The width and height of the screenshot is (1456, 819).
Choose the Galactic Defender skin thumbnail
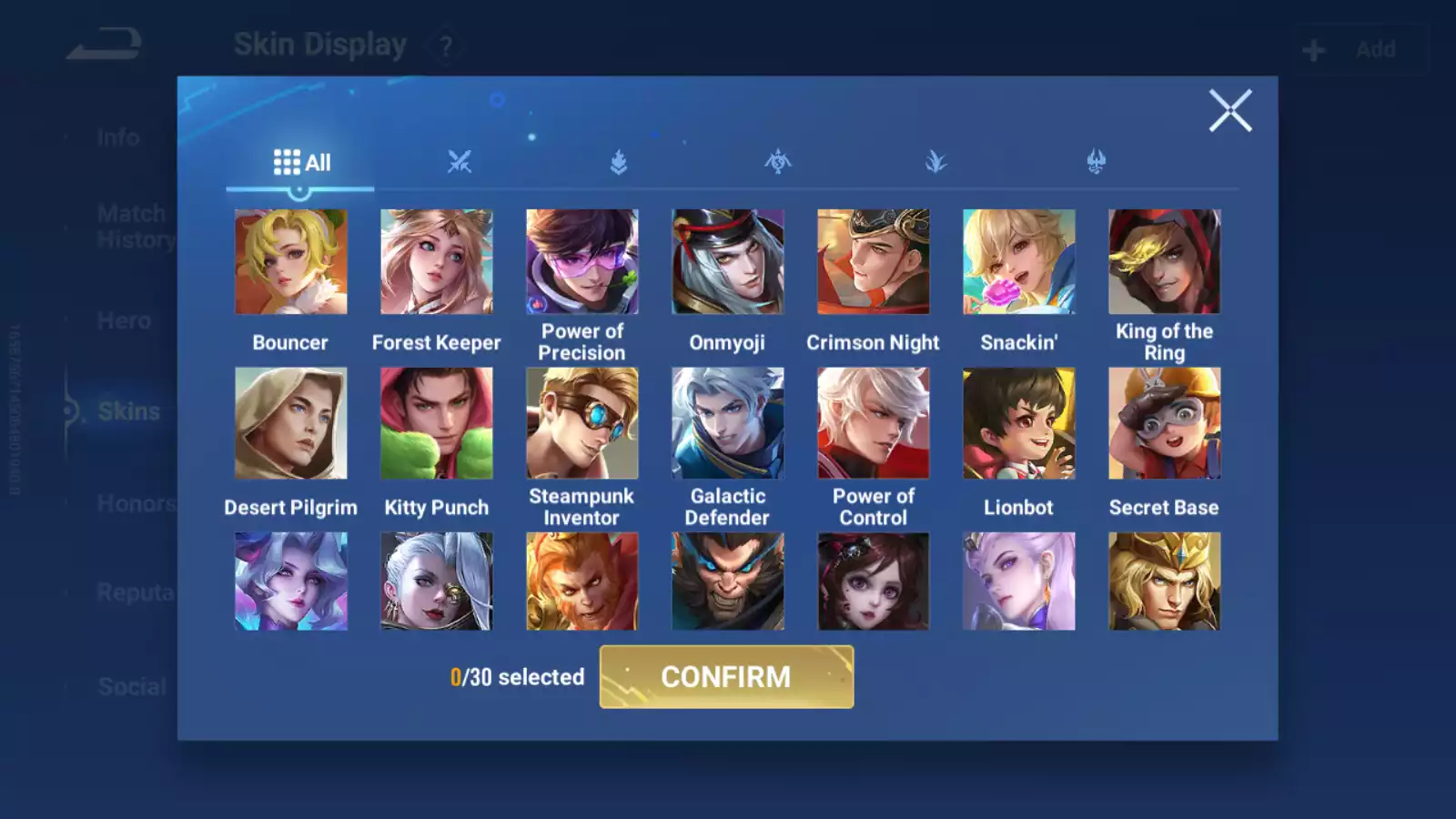[x=727, y=421]
